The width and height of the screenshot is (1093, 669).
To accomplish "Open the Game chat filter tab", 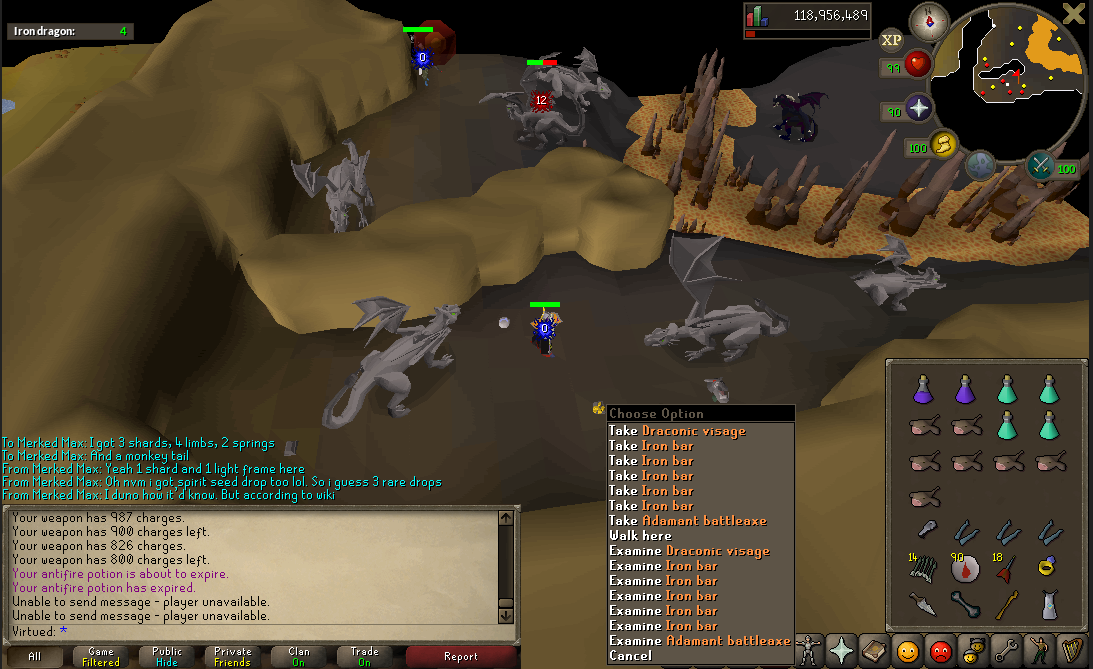I will coord(101,657).
